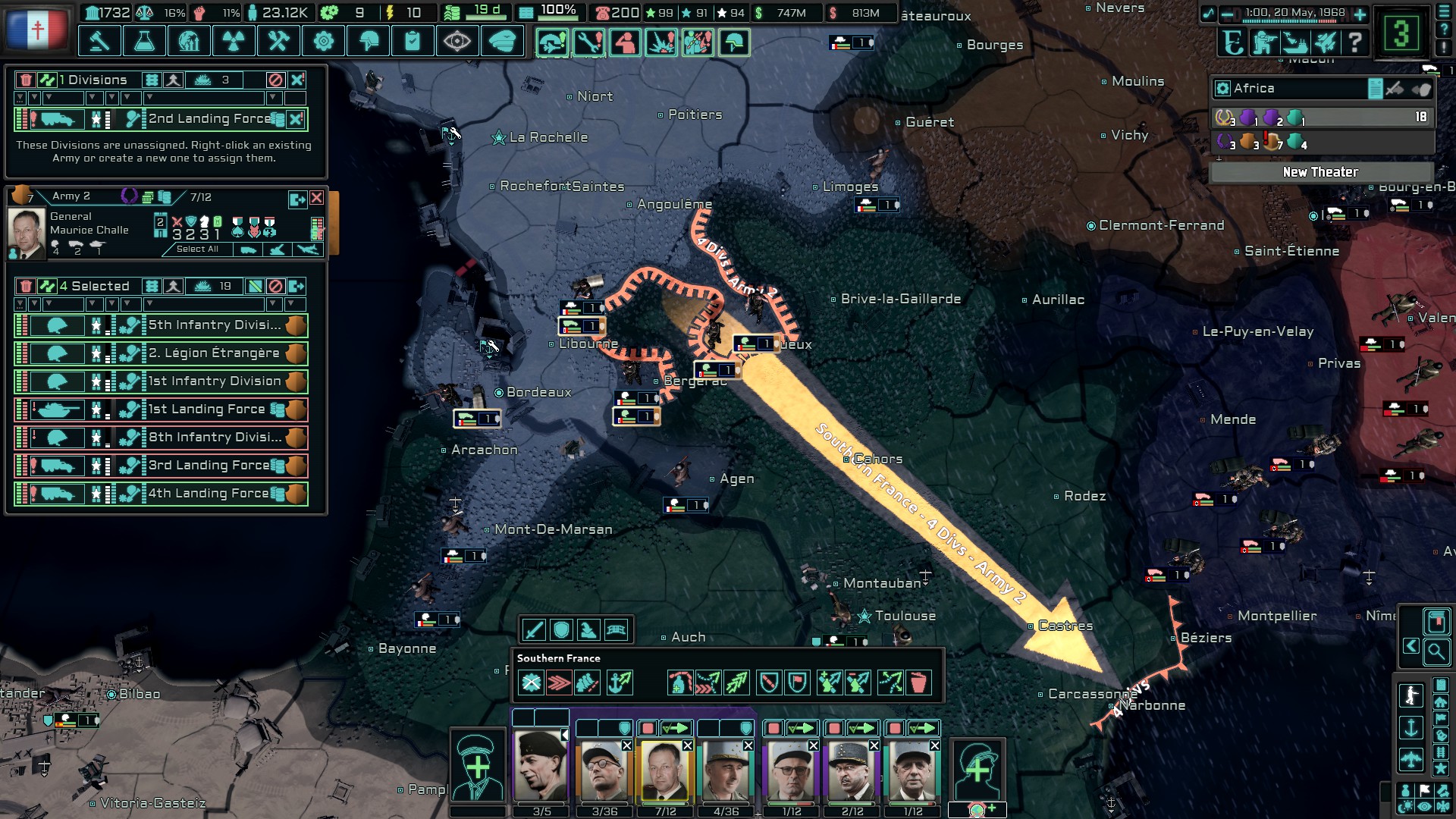This screenshot has height=819, width=1456.
Task: Open the construction crossed-tools menu
Action: pos(278,41)
